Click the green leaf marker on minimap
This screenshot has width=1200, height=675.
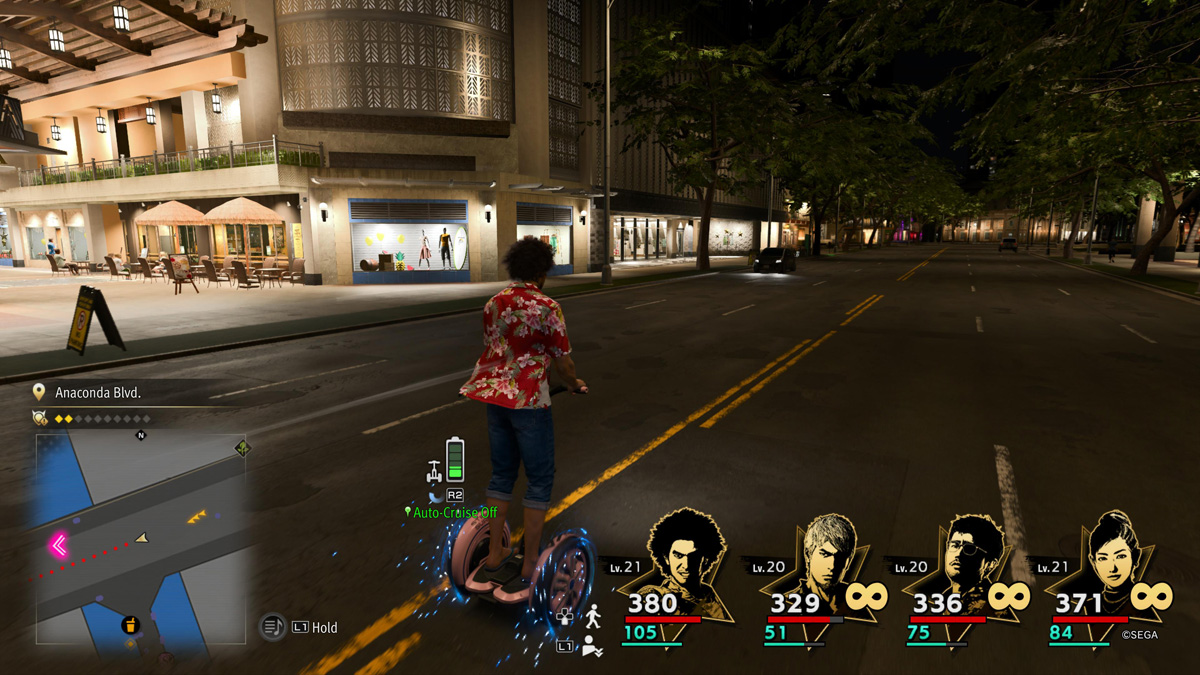point(241,448)
